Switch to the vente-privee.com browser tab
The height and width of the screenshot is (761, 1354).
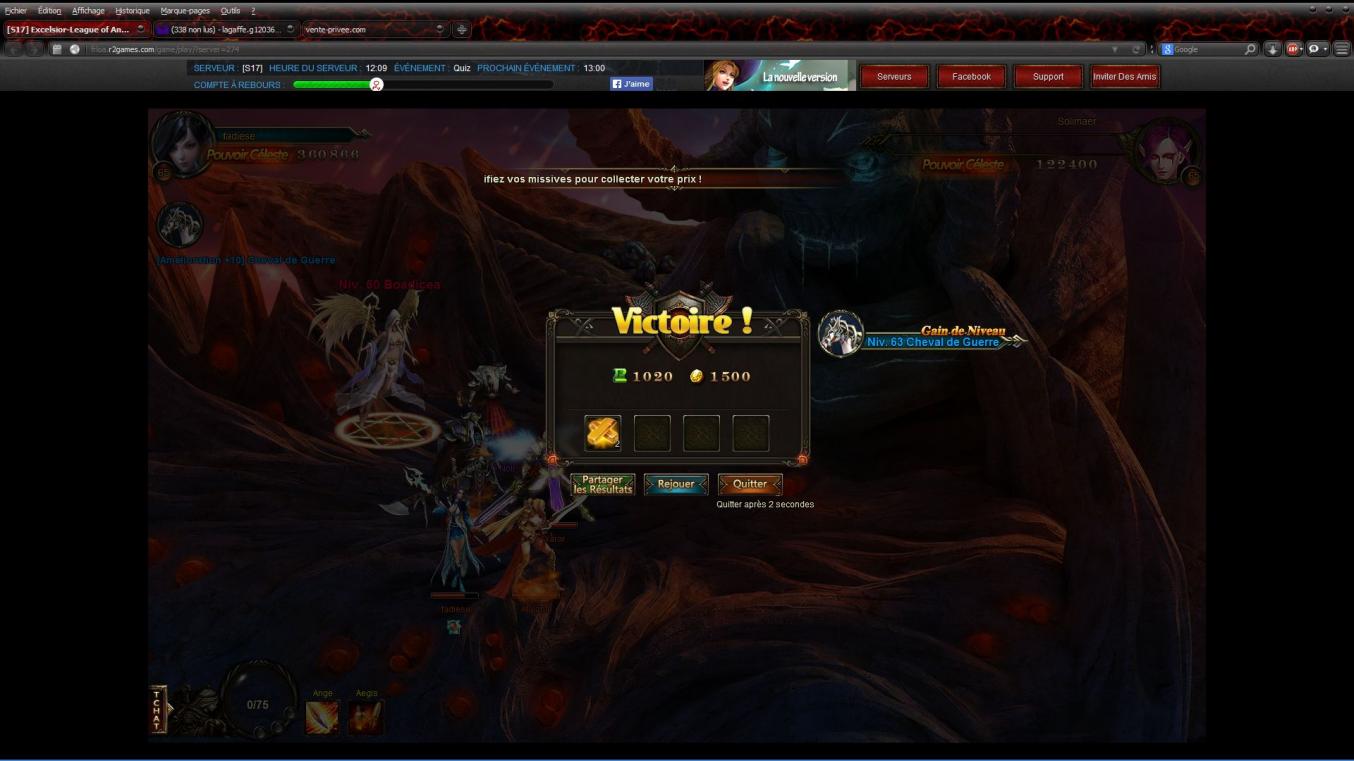pyautogui.click(x=370, y=29)
